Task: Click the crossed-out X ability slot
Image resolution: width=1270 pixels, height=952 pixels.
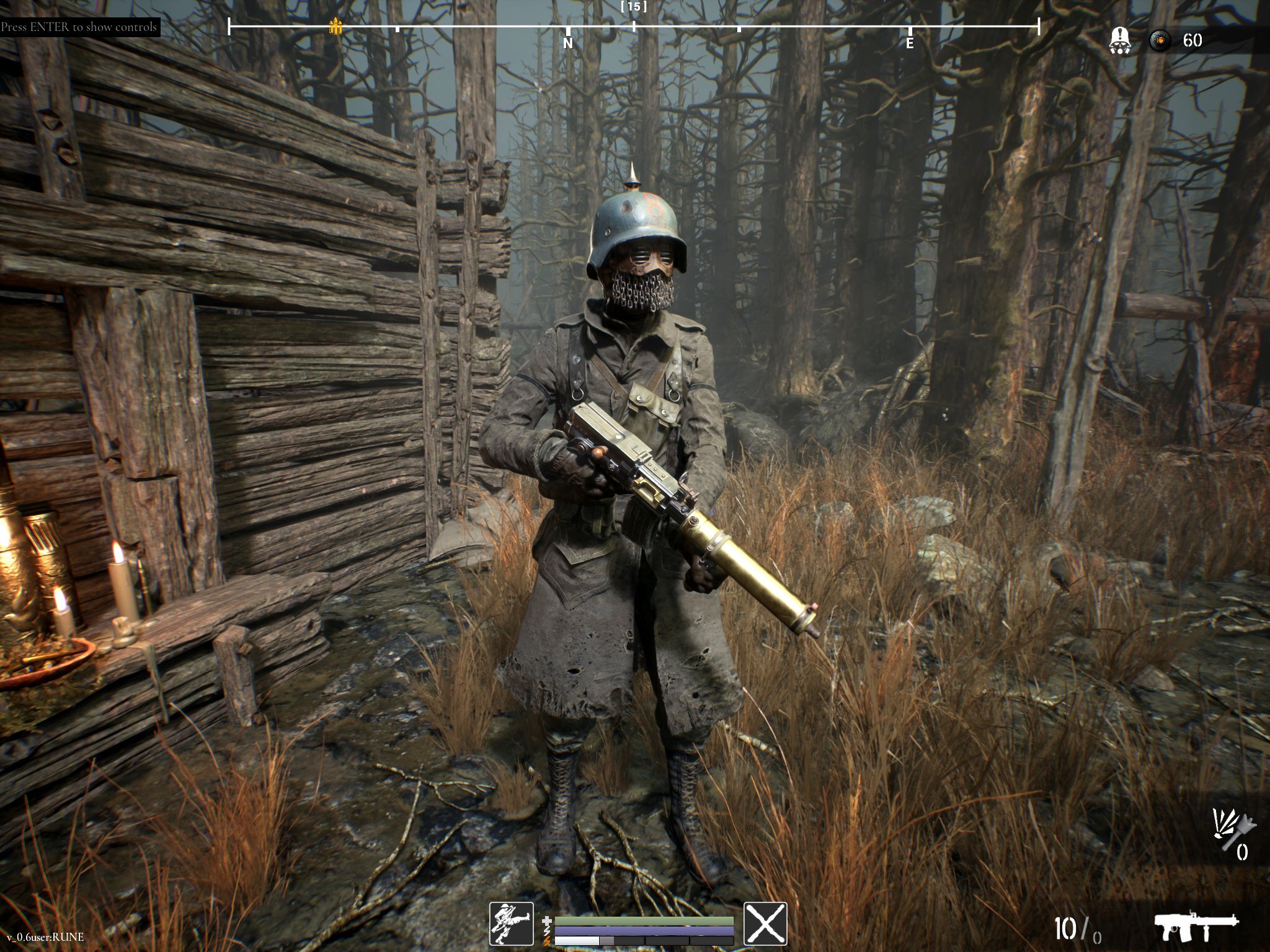Action: tap(765, 923)
